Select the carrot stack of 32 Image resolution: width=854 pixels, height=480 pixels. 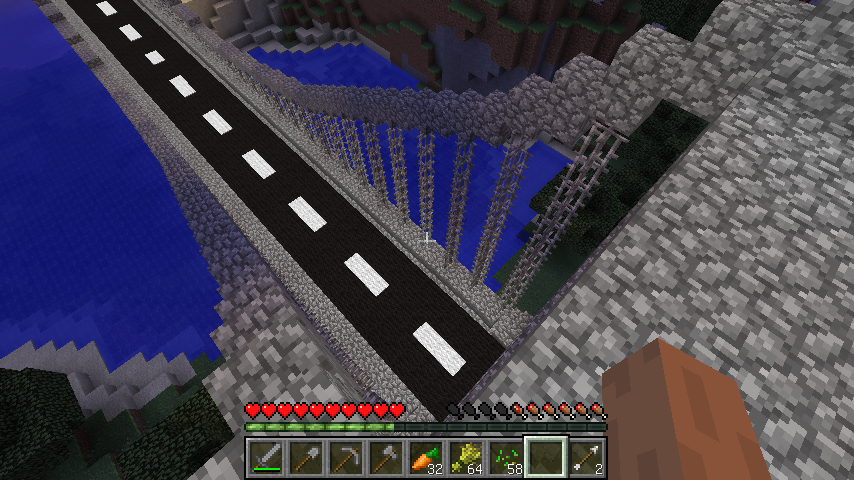tap(426, 458)
